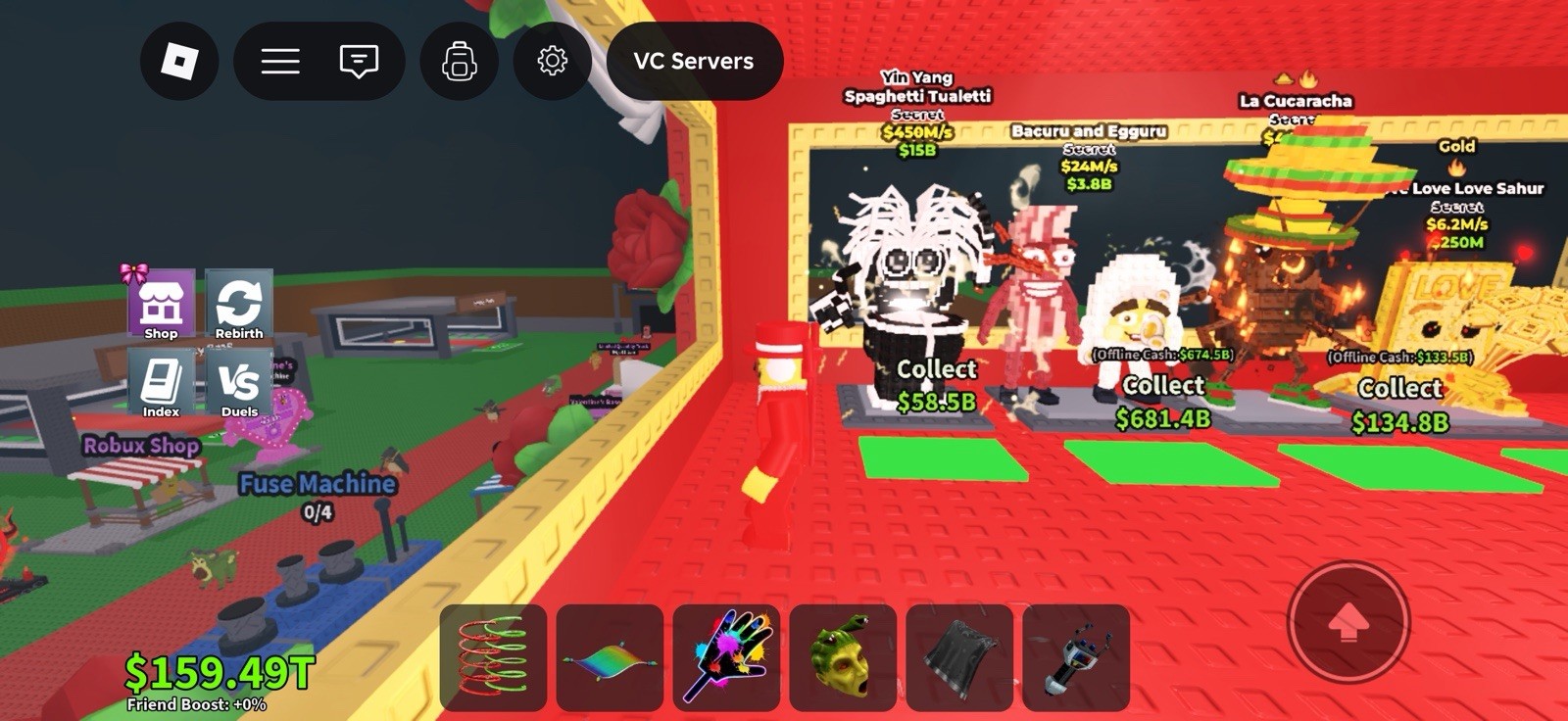1568x721 pixels.
Task: Open the settings gear icon
Action: point(554,61)
